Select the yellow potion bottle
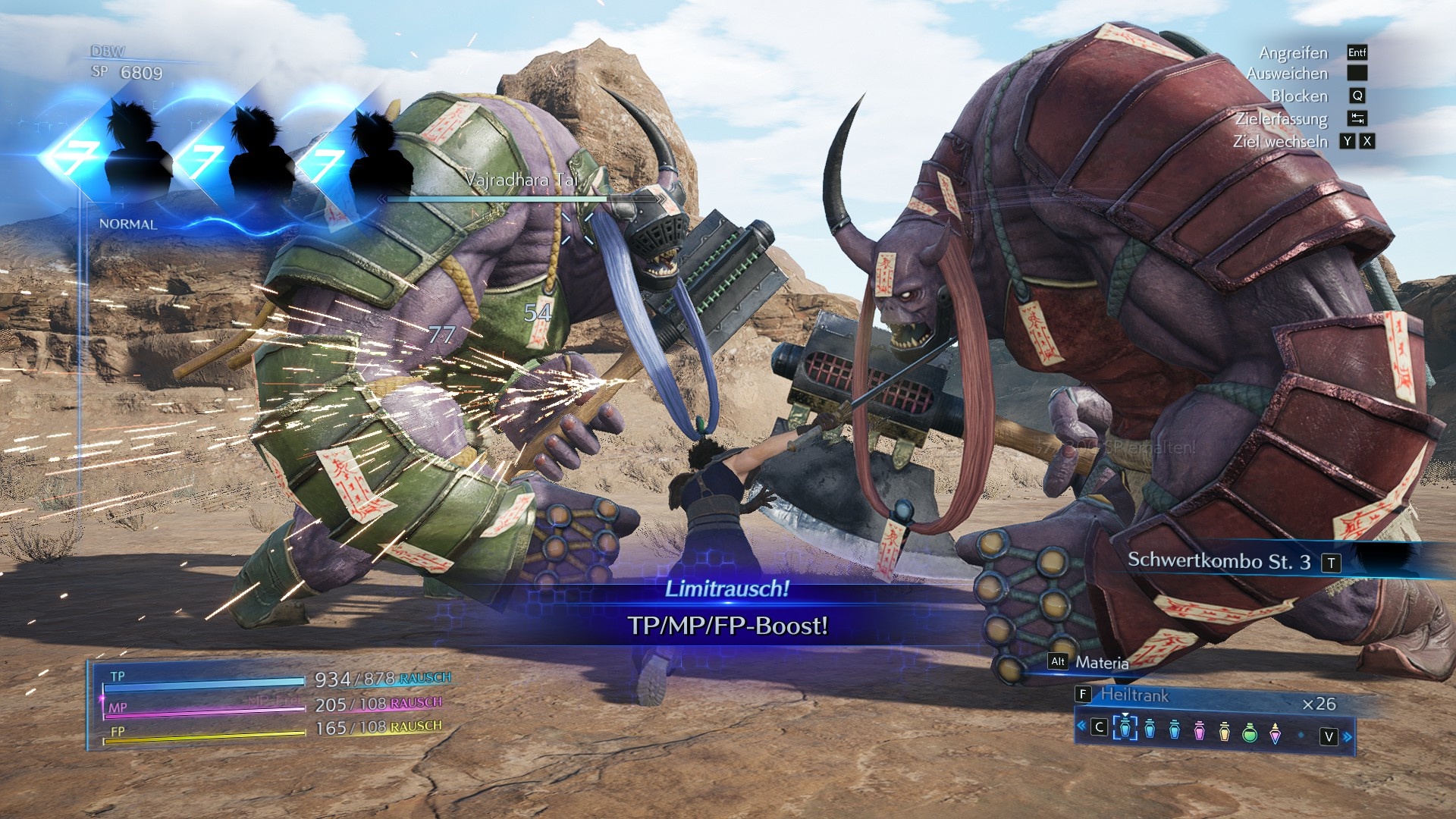The height and width of the screenshot is (819, 1456). click(x=1224, y=731)
